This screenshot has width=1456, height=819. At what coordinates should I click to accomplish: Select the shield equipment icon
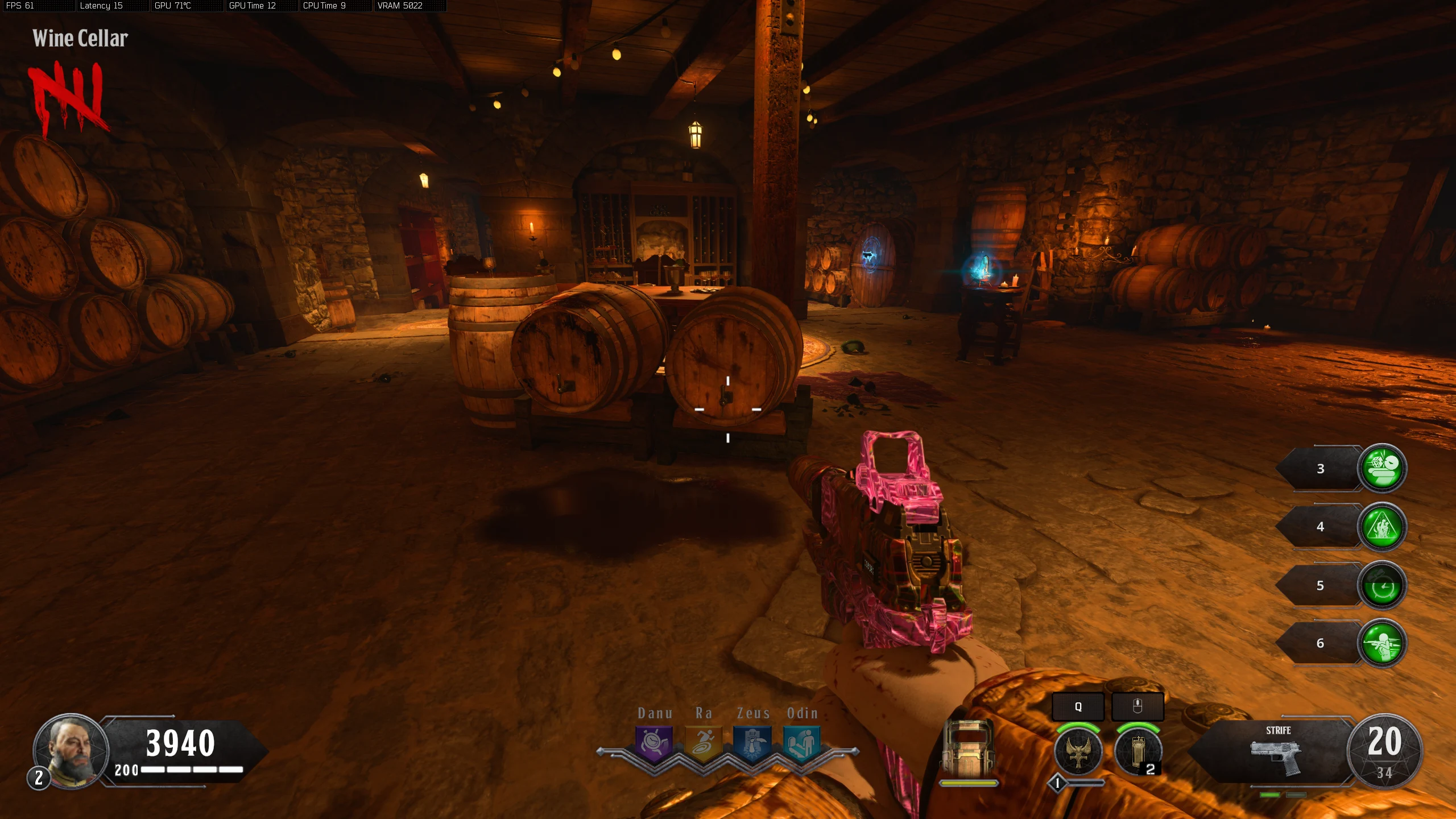pos(968,748)
